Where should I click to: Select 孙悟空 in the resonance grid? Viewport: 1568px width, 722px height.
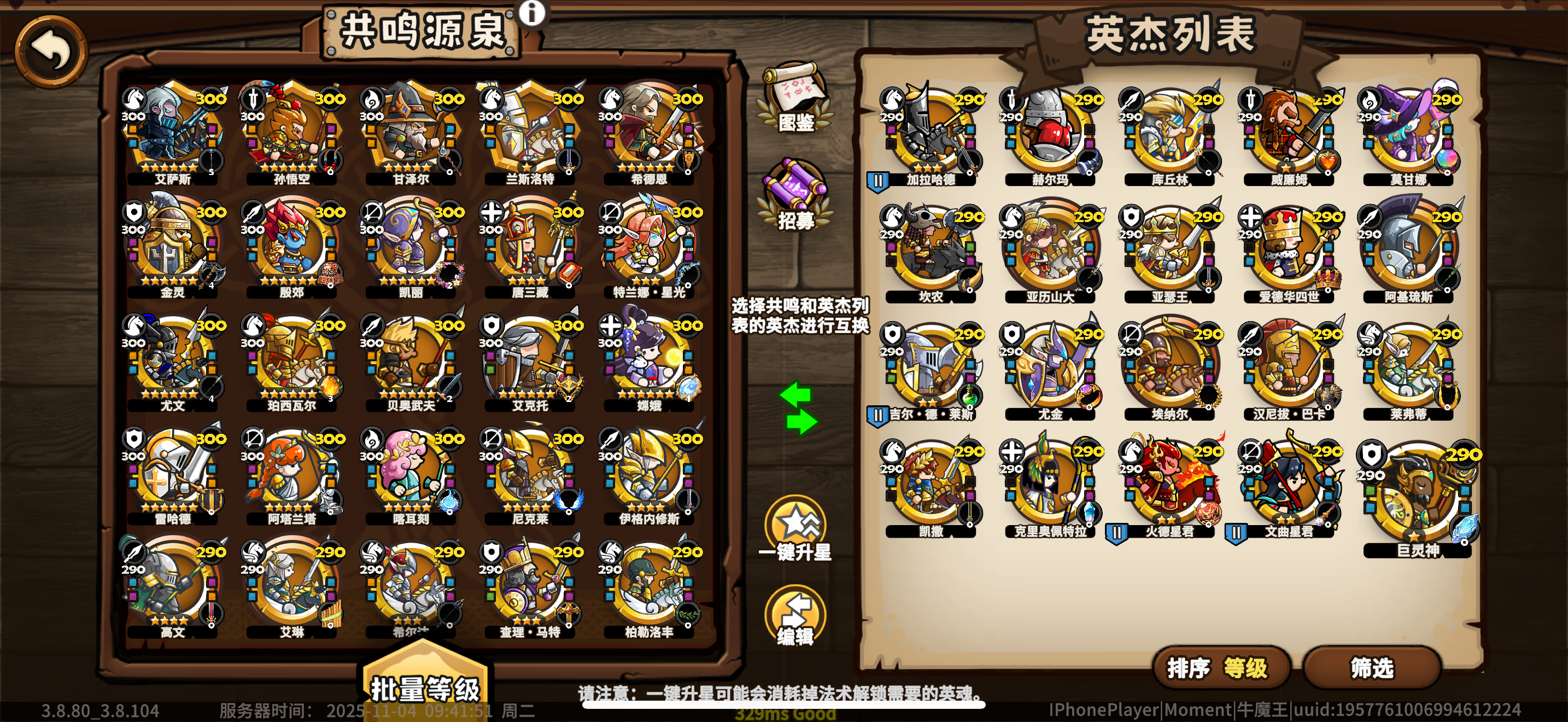(292, 131)
